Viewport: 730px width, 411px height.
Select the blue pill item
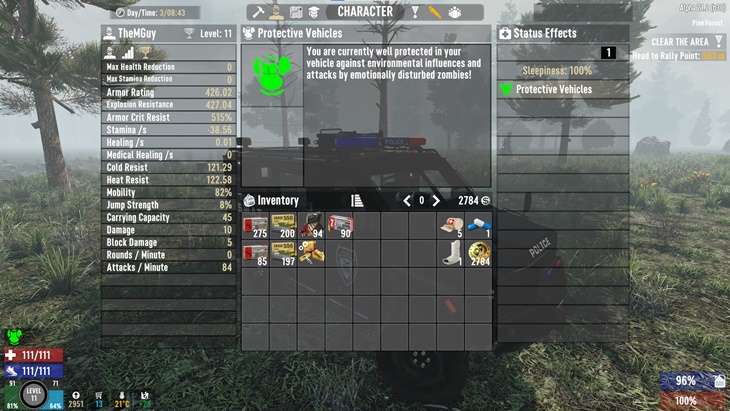(x=478, y=225)
